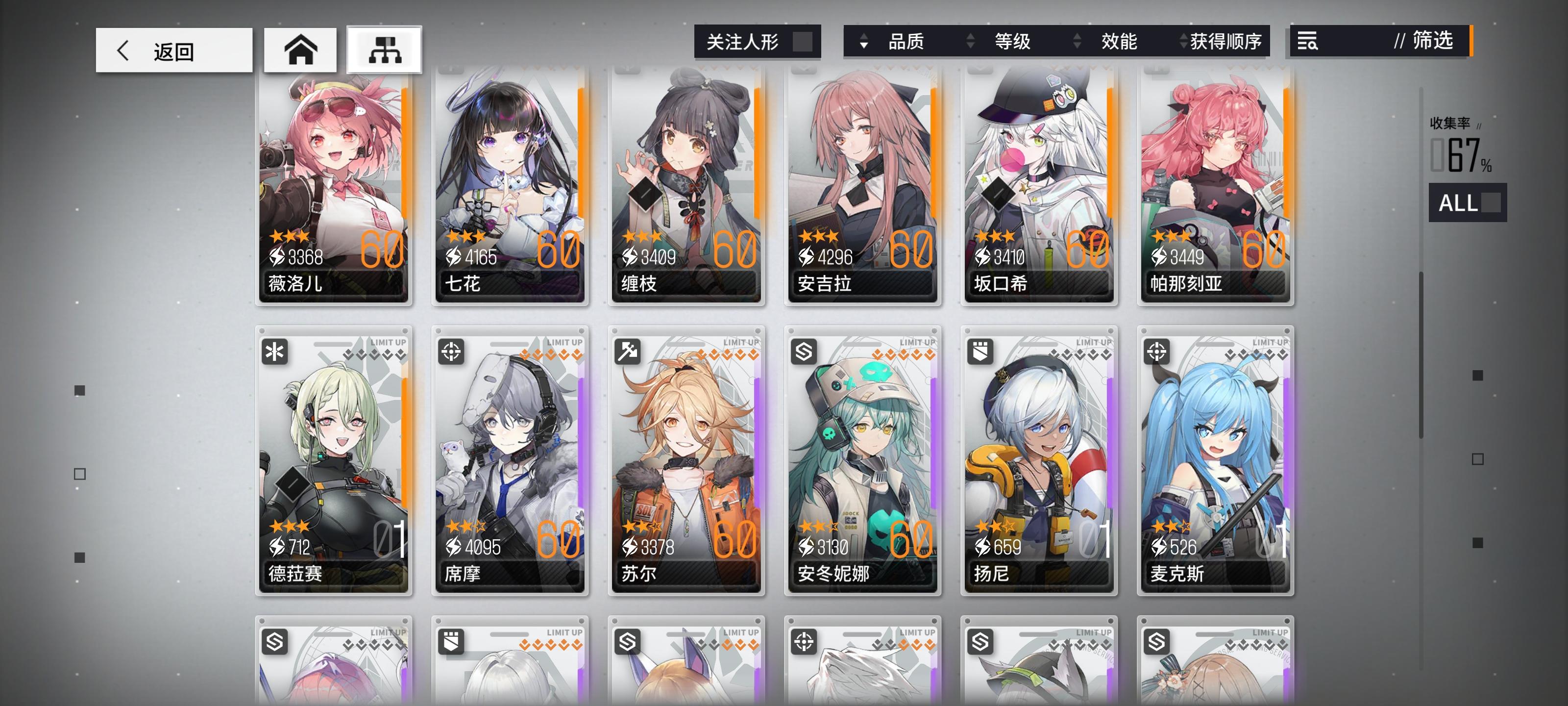Click the S-class icon on 安冬妮娜's card

tap(805, 352)
